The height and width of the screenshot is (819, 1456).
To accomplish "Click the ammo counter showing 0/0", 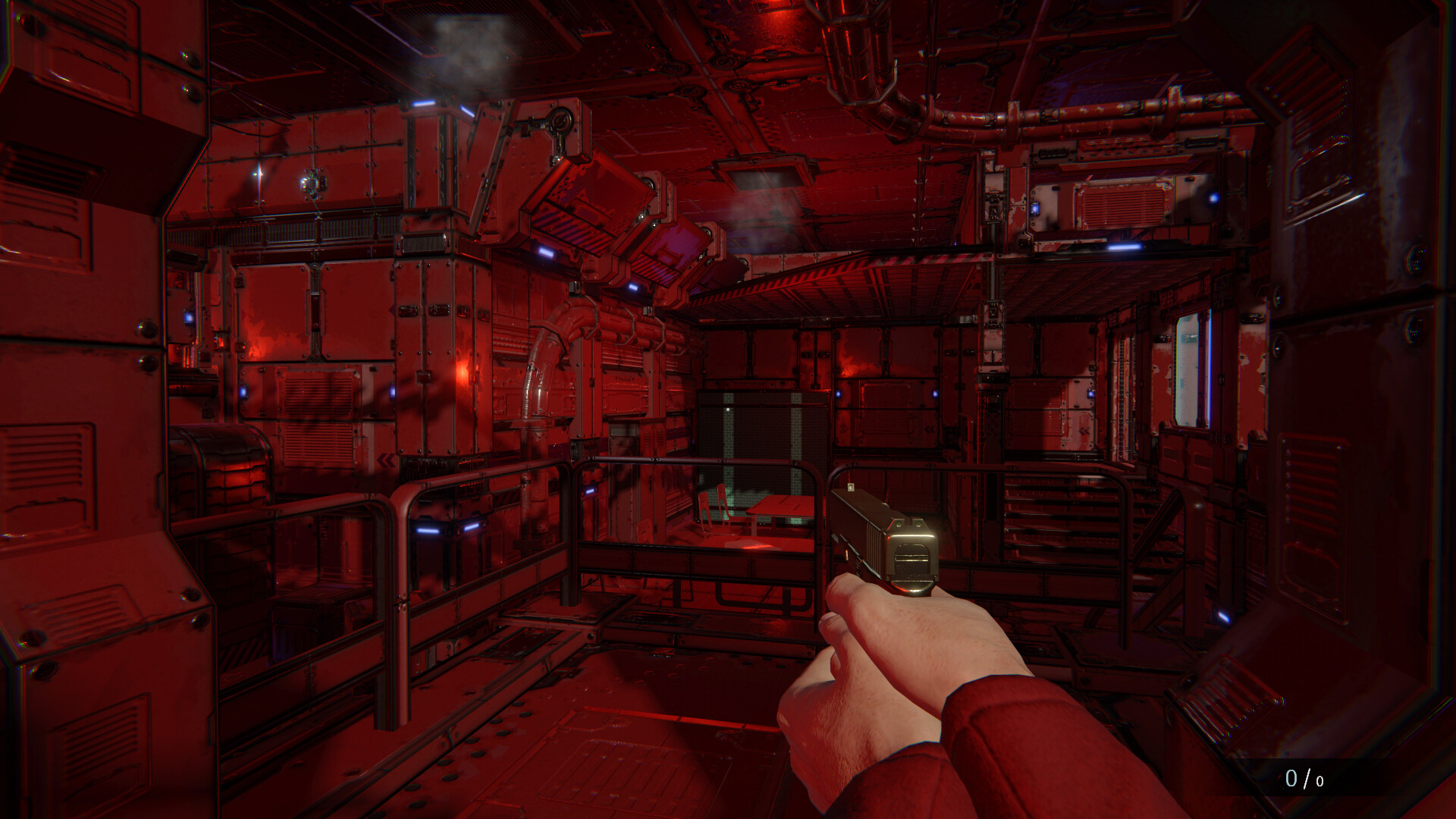I will (1304, 777).
